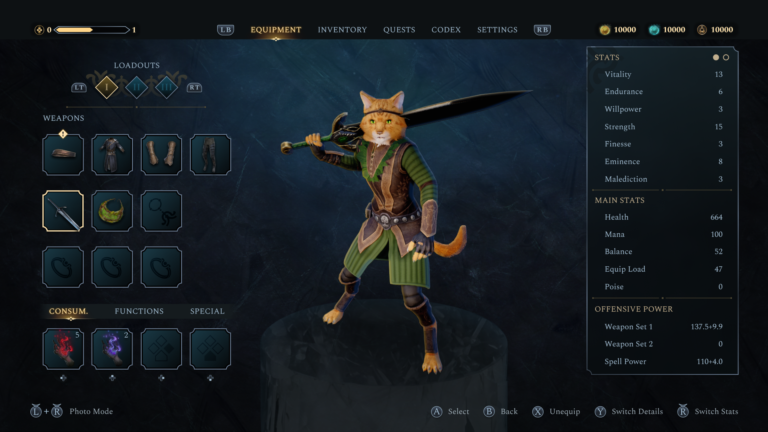Choose loadout I diamond

107,87
